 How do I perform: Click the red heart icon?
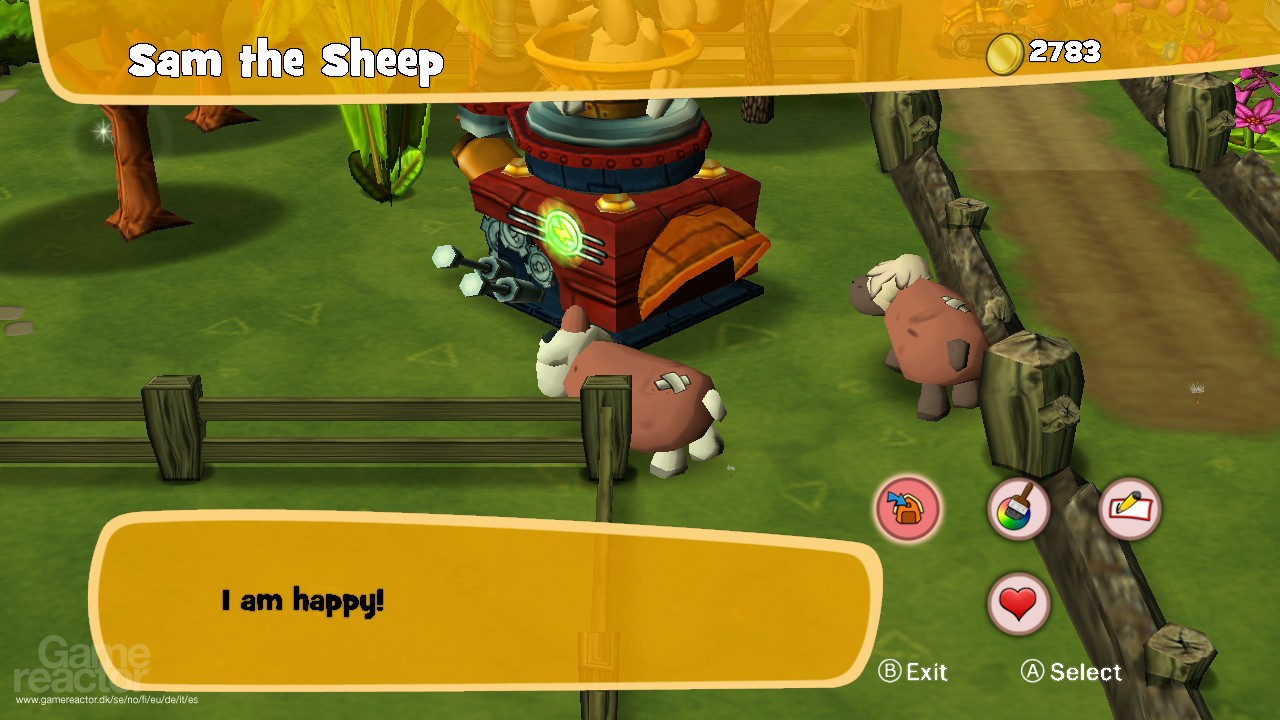click(x=1018, y=603)
